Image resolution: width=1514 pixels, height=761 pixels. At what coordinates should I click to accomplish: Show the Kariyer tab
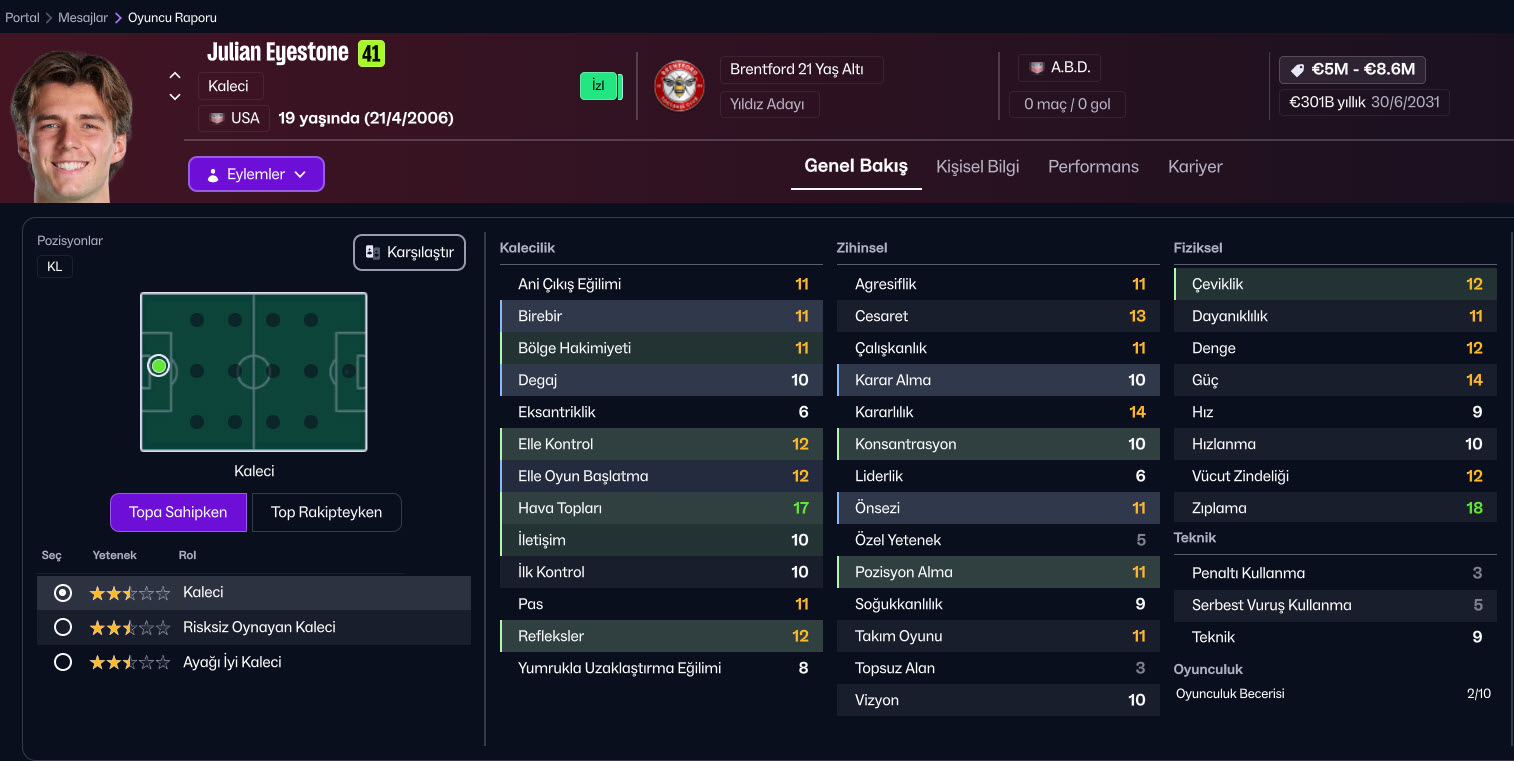(x=1195, y=167)
